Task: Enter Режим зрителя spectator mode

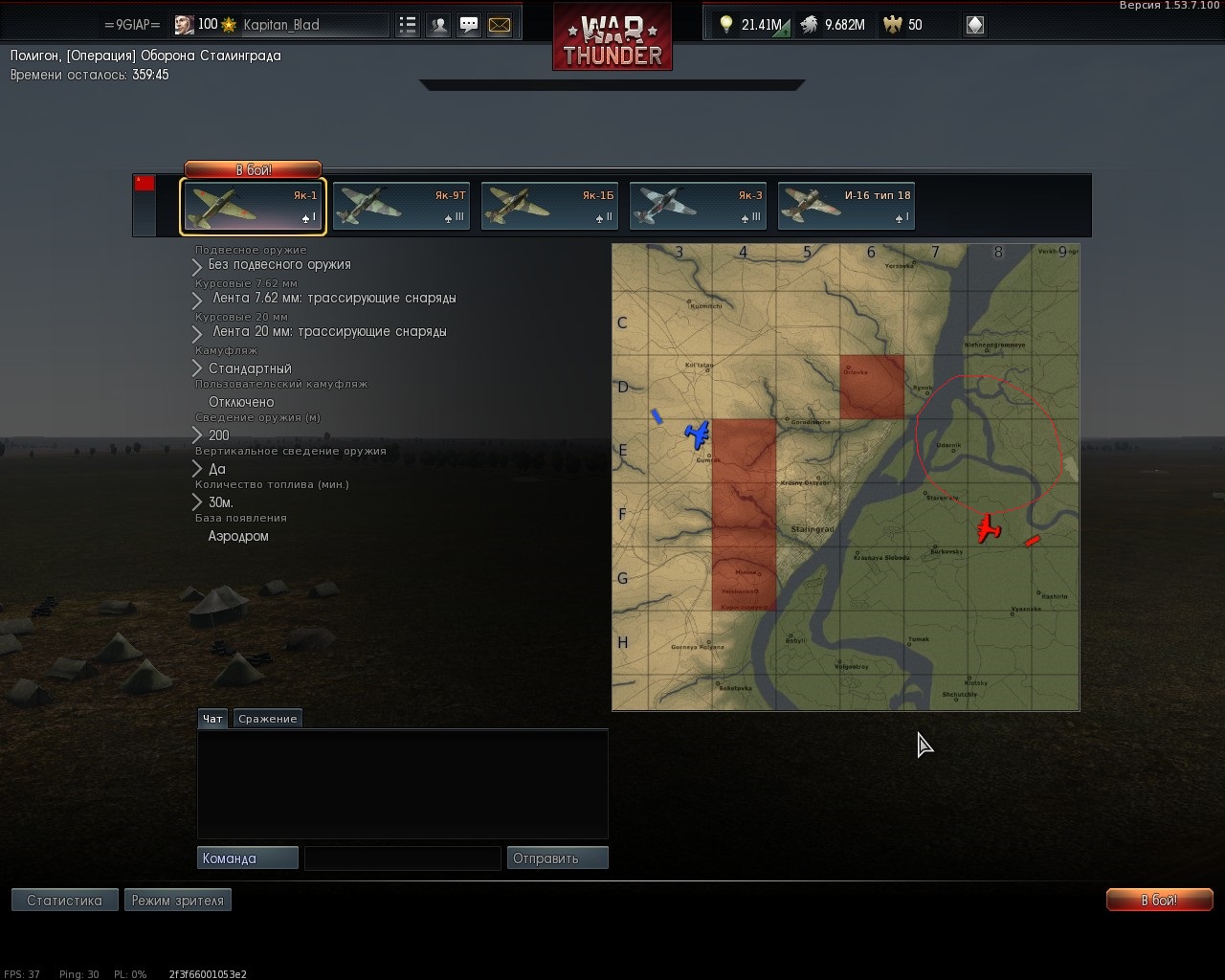Action: pos(177,901)
